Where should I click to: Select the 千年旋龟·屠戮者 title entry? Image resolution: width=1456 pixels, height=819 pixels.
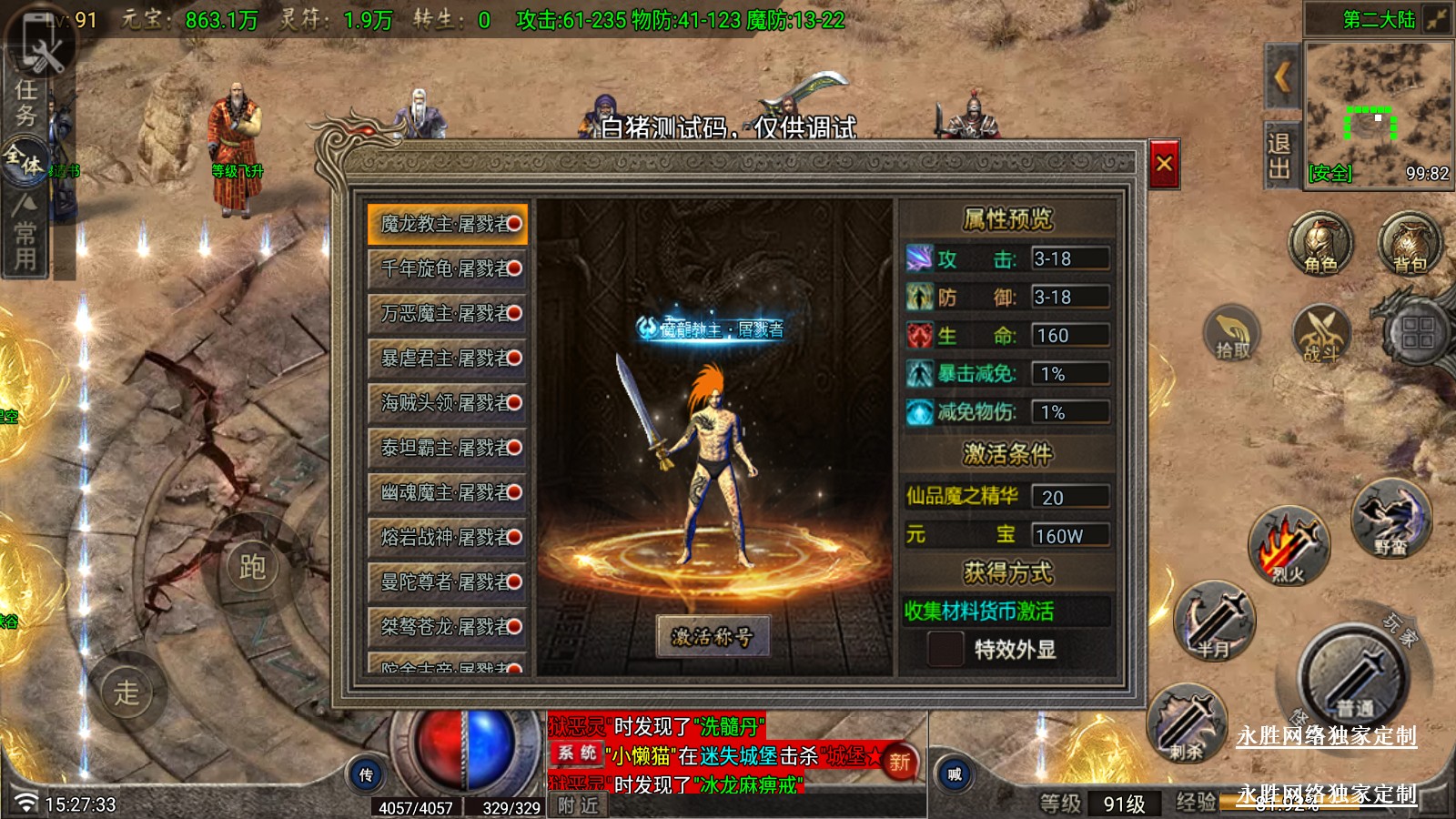click(x=448, y=268)
